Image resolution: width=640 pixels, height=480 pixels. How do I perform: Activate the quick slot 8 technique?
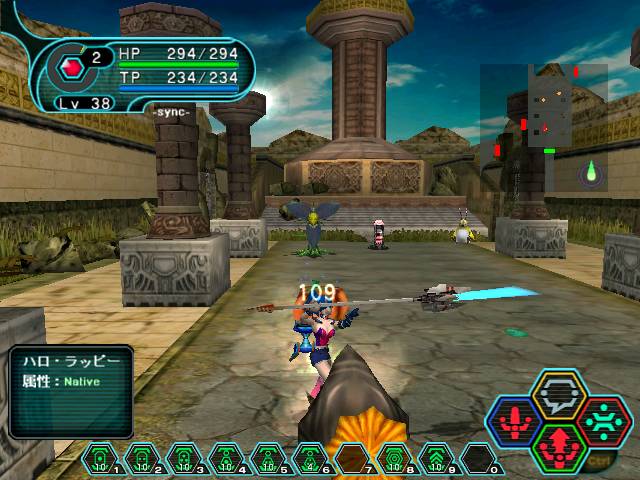click(x=394, y=459)
